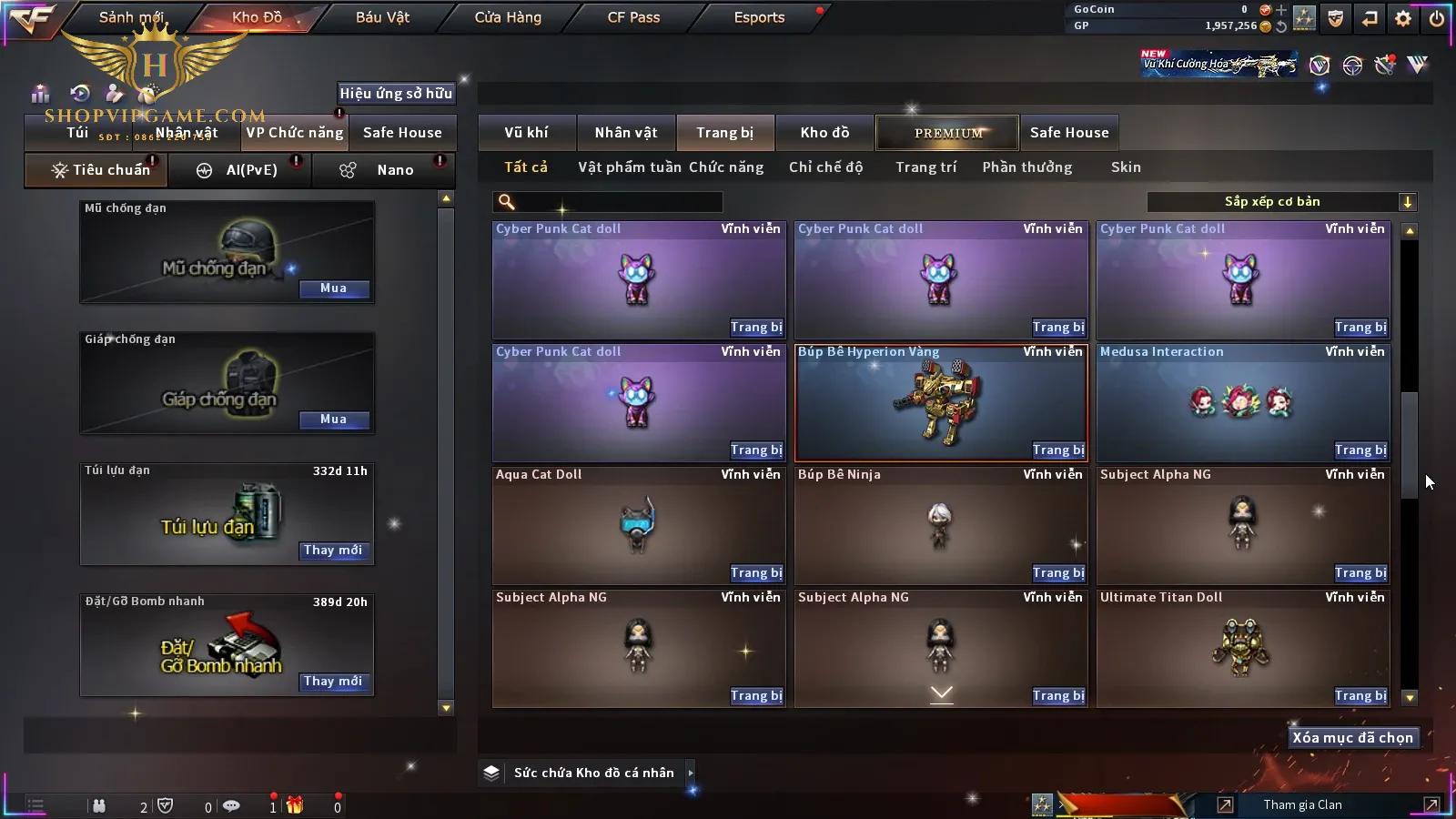Viewport: 1456px width, 819px height.
Task: Switch to the Vũ khí tab
Action: coord(526,133)
